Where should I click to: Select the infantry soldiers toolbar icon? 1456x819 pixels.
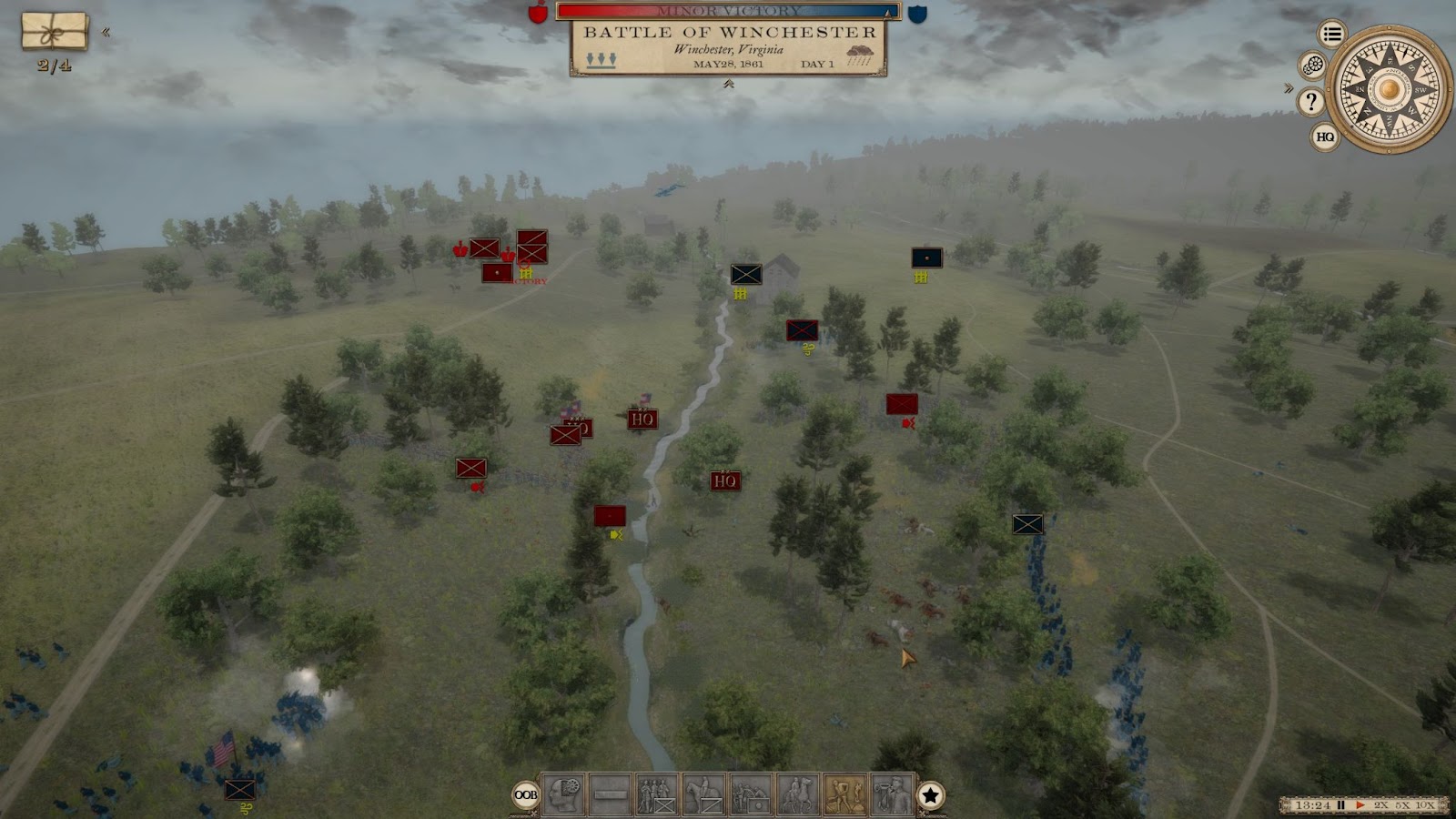pos(656,794)
